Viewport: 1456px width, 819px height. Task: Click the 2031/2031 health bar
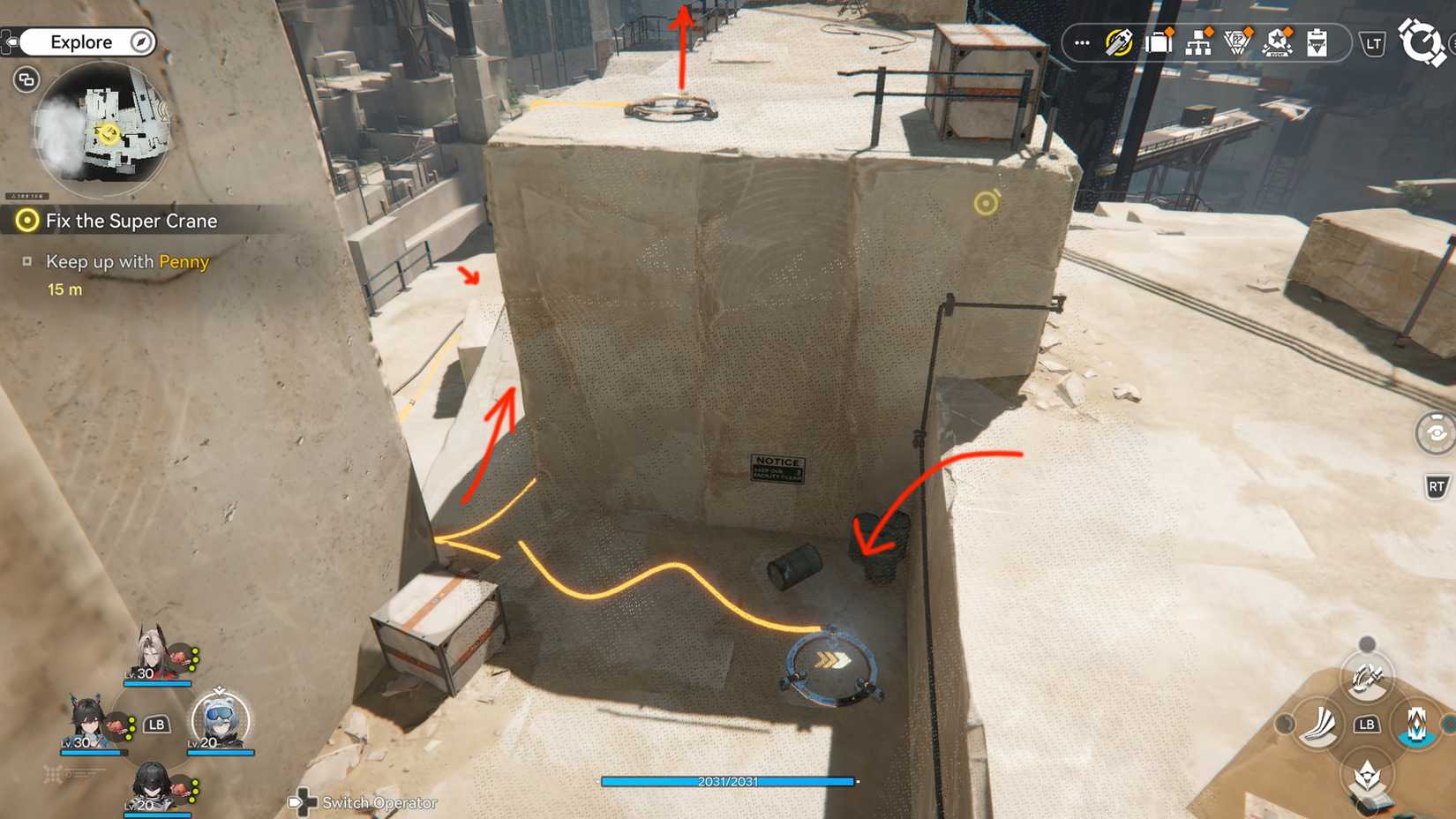pyautogui.click(x=729, y=781)
